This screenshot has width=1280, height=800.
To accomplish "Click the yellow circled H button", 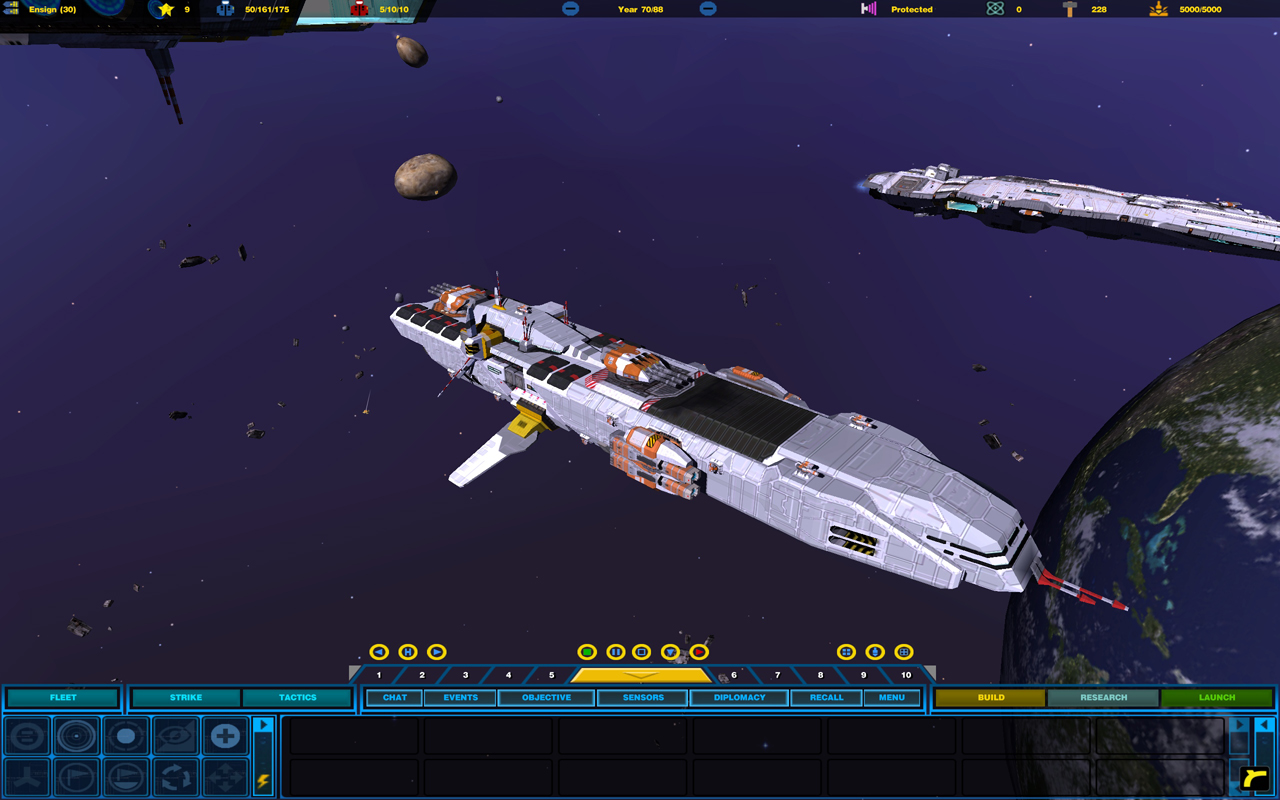I will pos(408,652).
